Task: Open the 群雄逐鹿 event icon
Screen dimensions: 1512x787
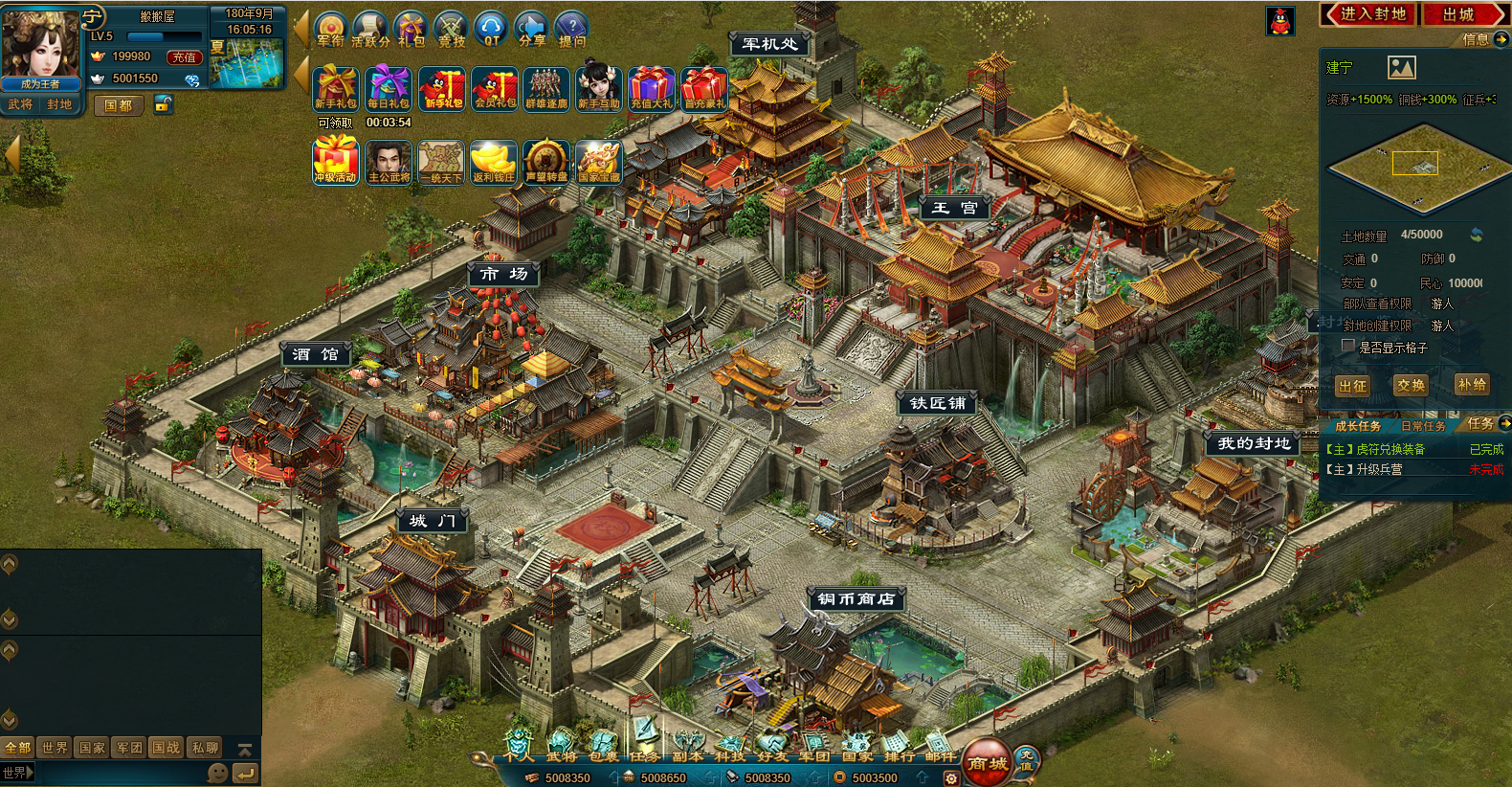Action: tap(546, 88)
